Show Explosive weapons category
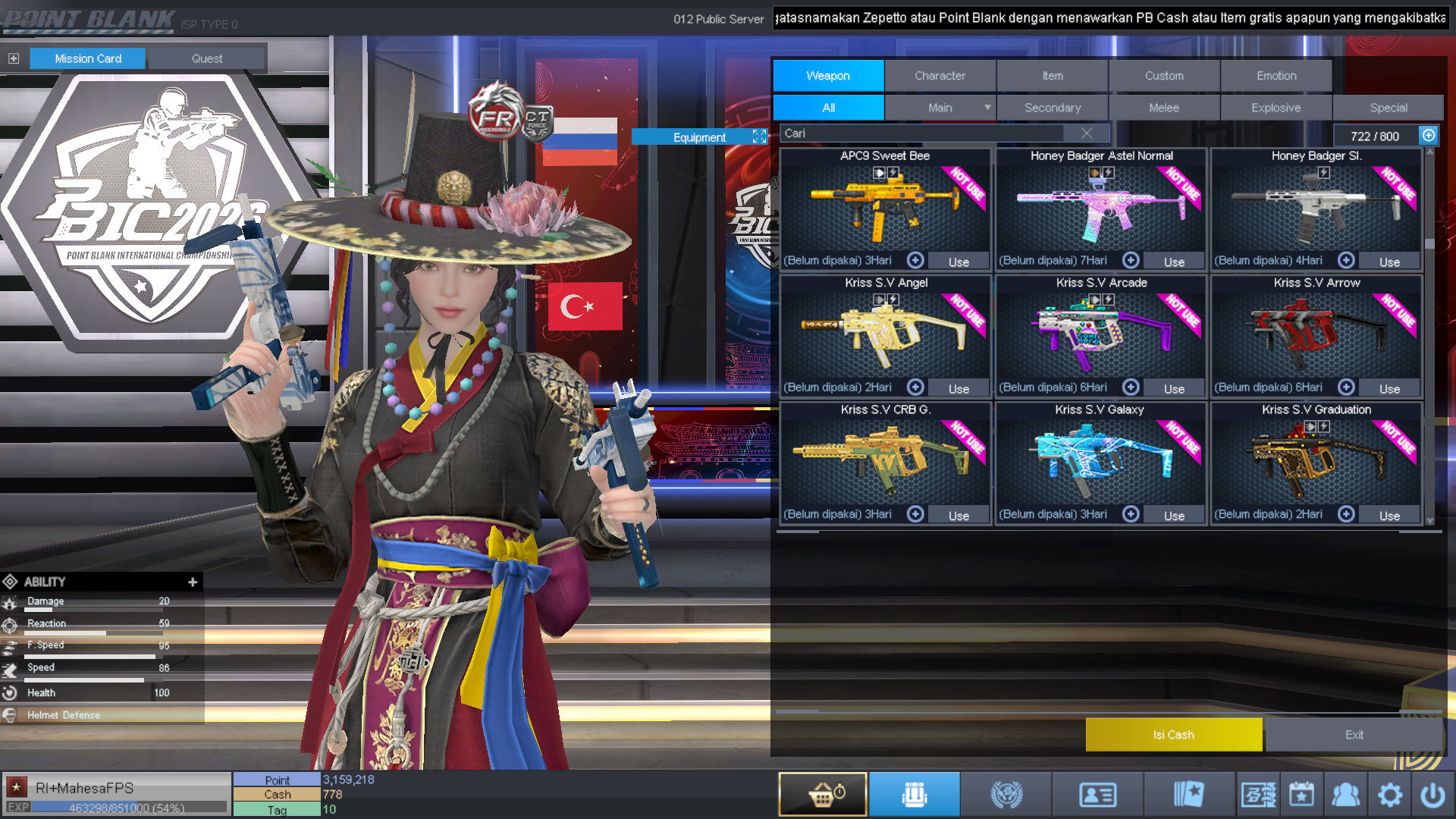The height and width of the screenshot is (819, 1456). click(1276, 108)
